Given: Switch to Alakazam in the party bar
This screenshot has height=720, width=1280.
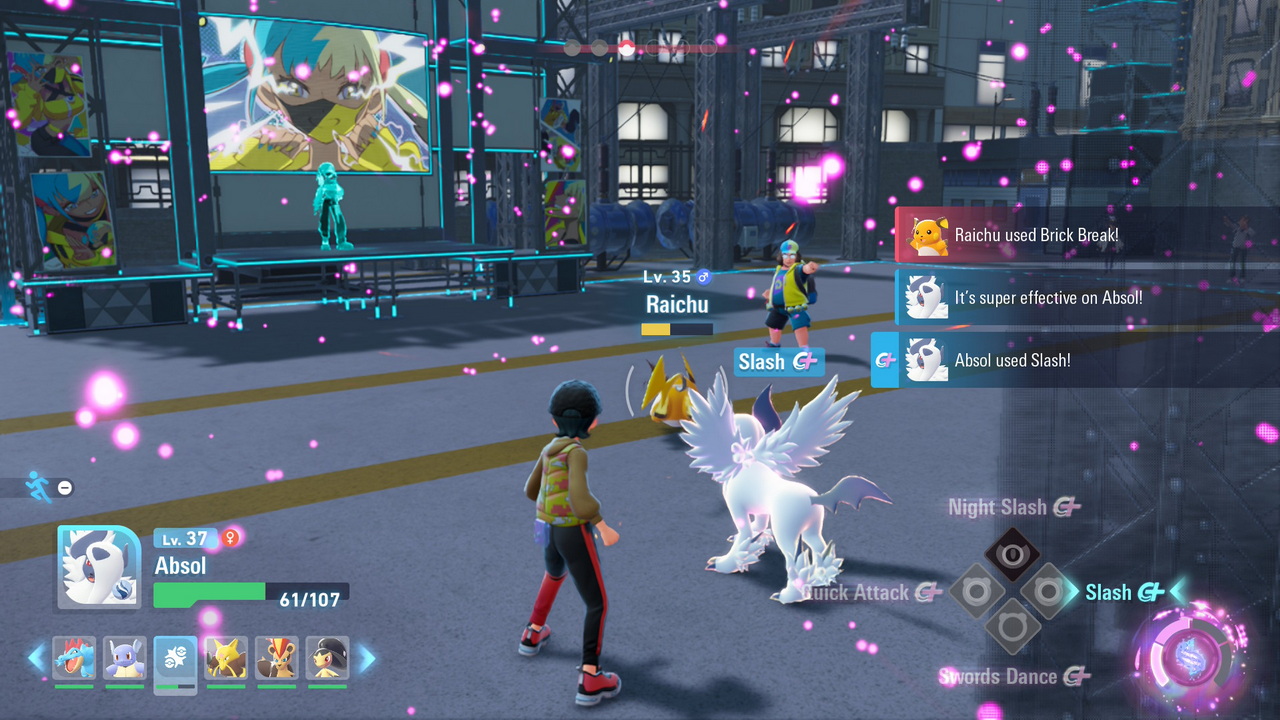Looking at the screenshot, I should (226, 658).
